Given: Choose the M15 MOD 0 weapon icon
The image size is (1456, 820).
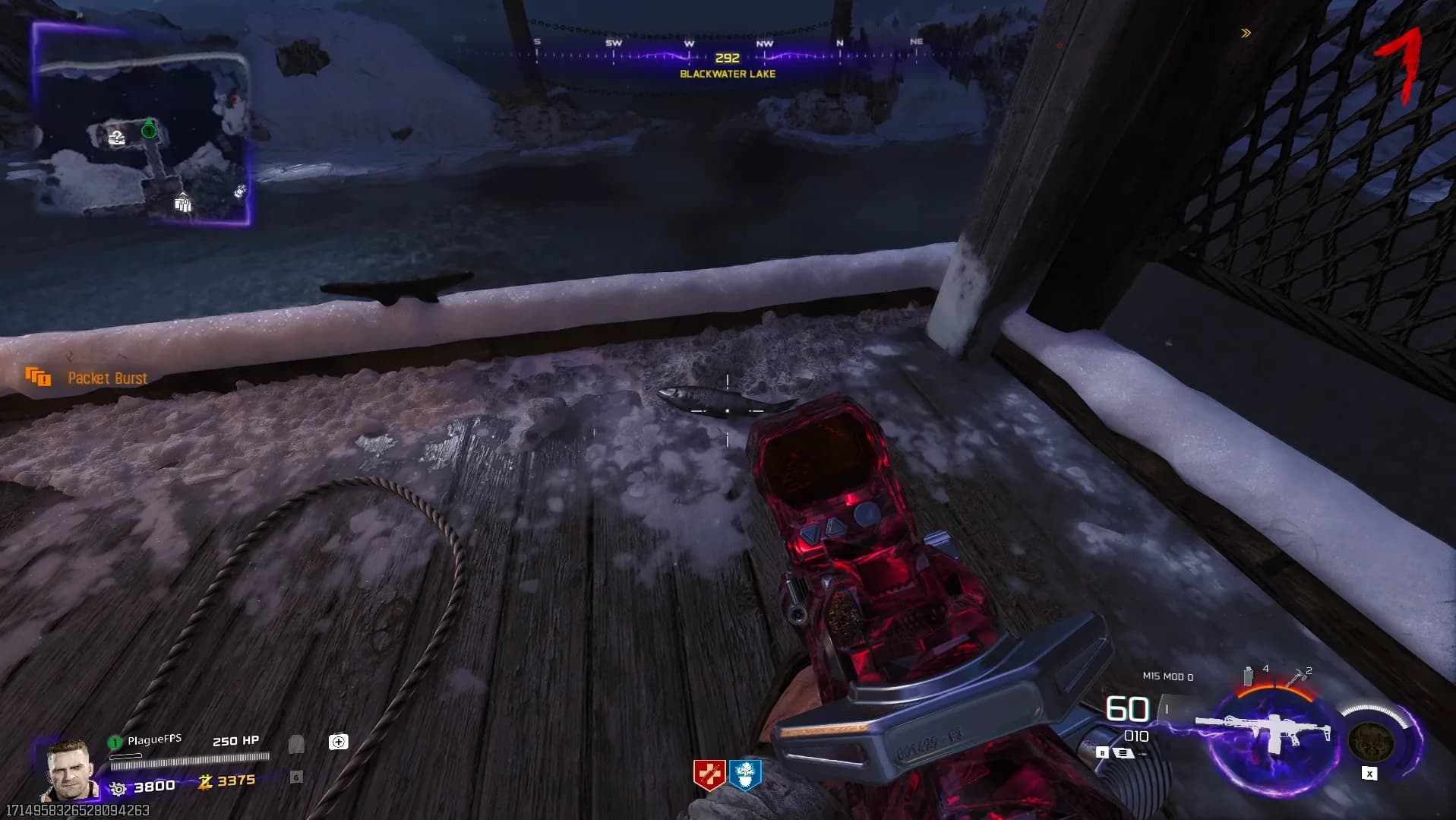Looking at the screenshot, I should click(1265, 733).
